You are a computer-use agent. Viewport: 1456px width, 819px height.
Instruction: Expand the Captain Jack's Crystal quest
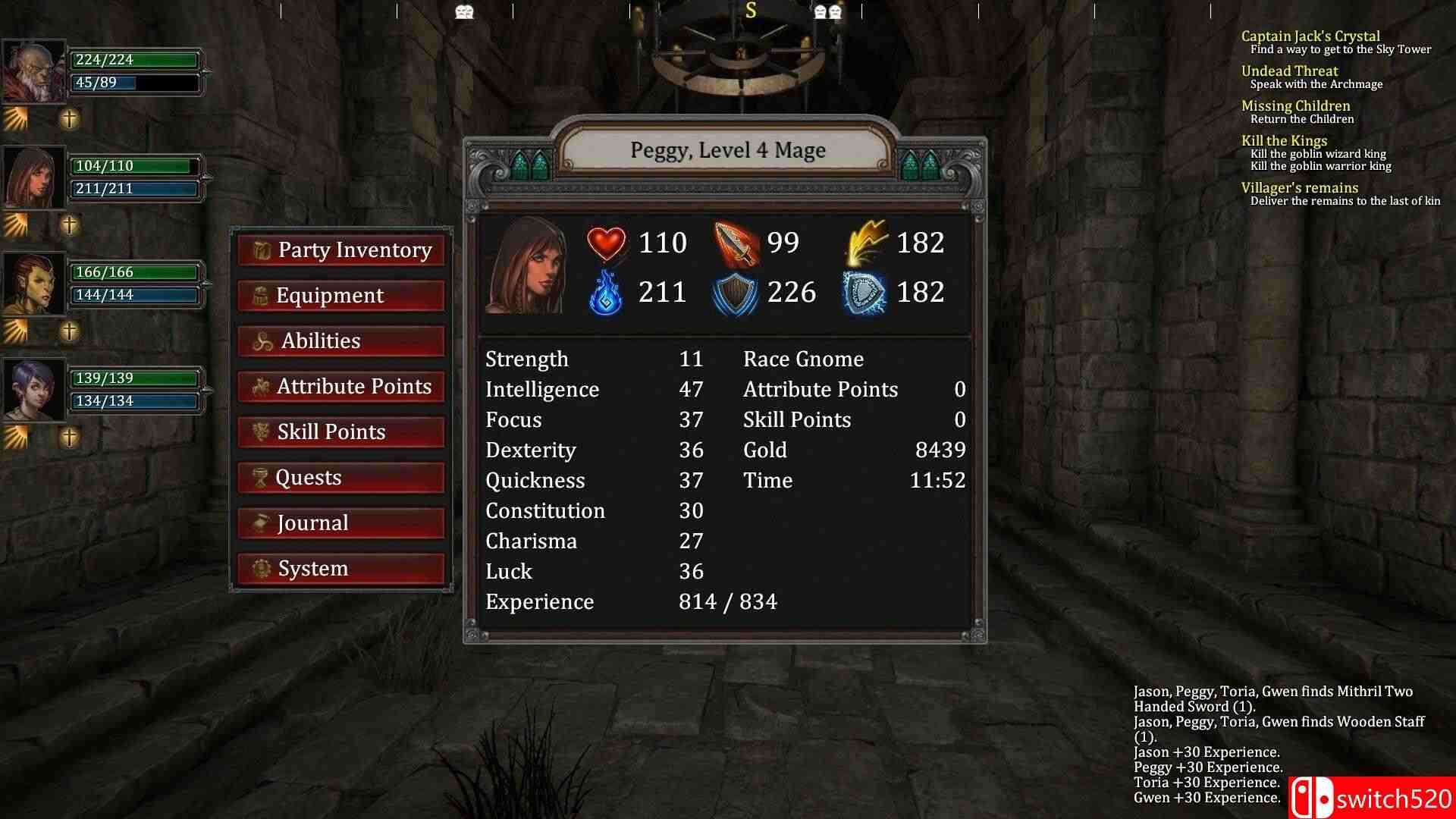click(x=1310, y=36)
